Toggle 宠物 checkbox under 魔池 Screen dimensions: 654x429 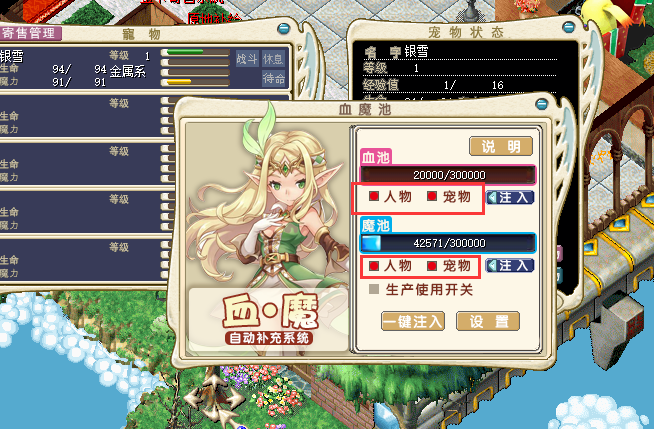[x=432, y=266]
